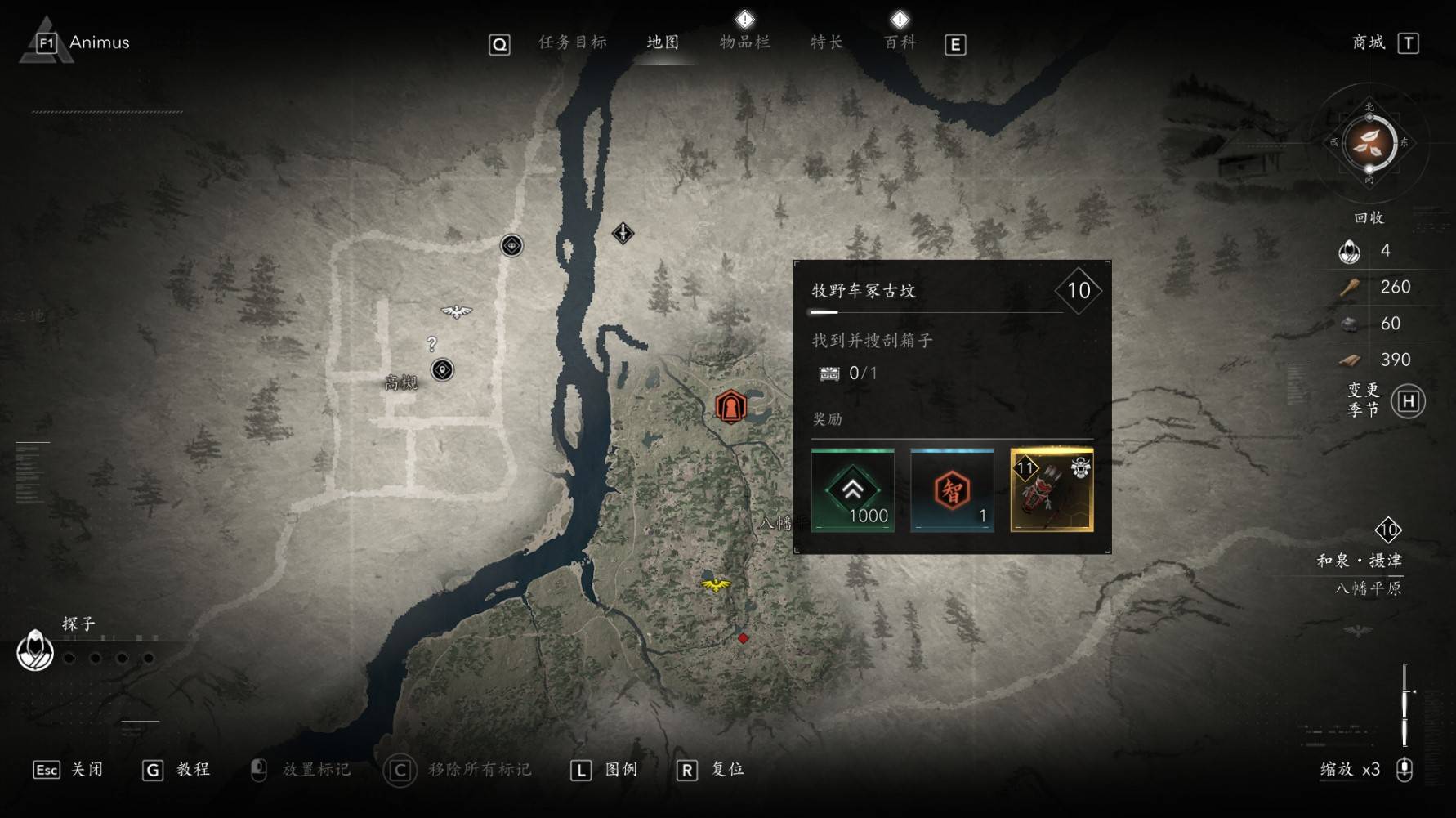Click the white eagle viewpoint marker
The width and height of the screenshot is (1456, 818).
click(x=456, y=311)
